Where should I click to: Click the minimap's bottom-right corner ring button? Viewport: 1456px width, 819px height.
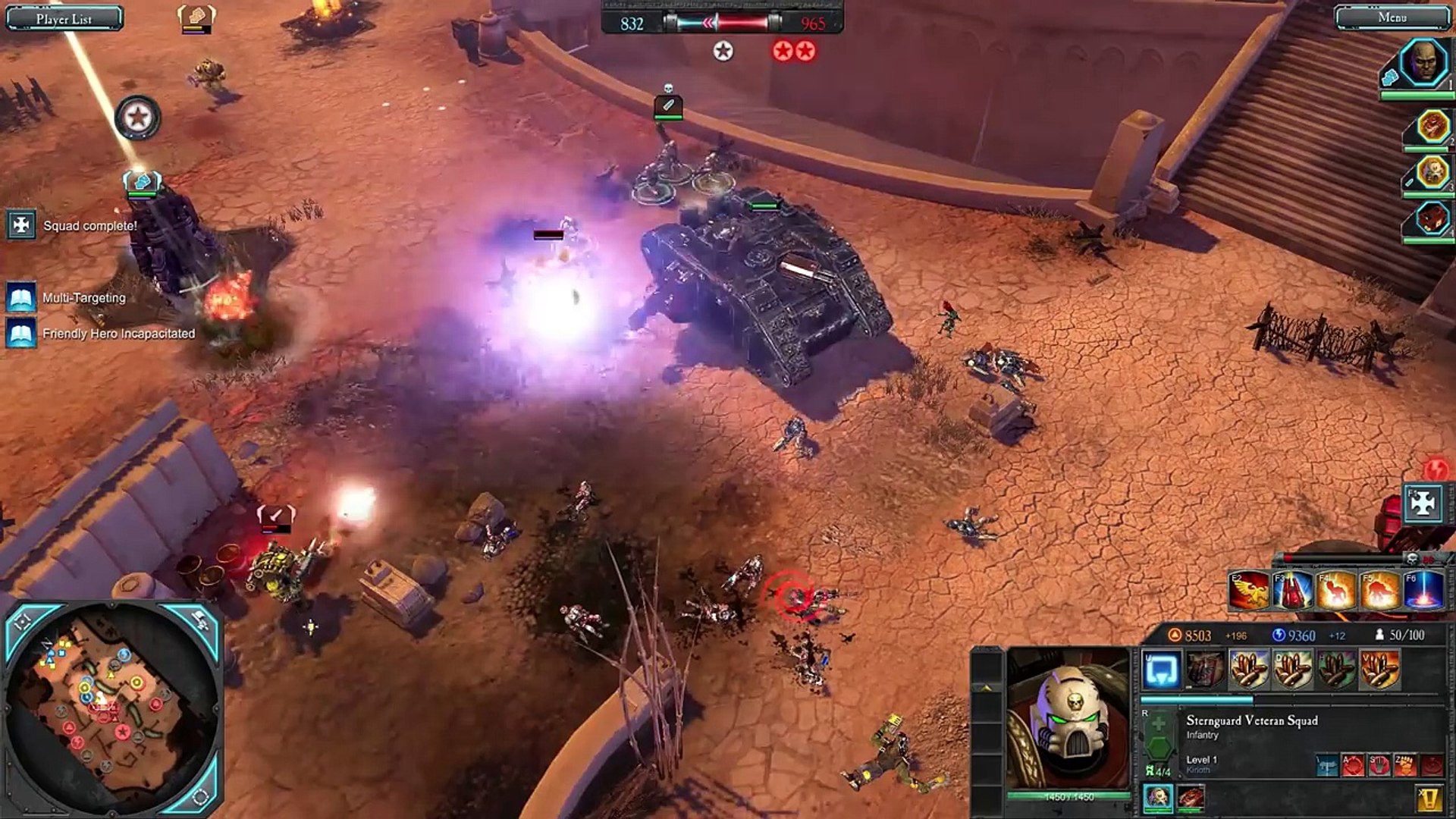[201, 796]
